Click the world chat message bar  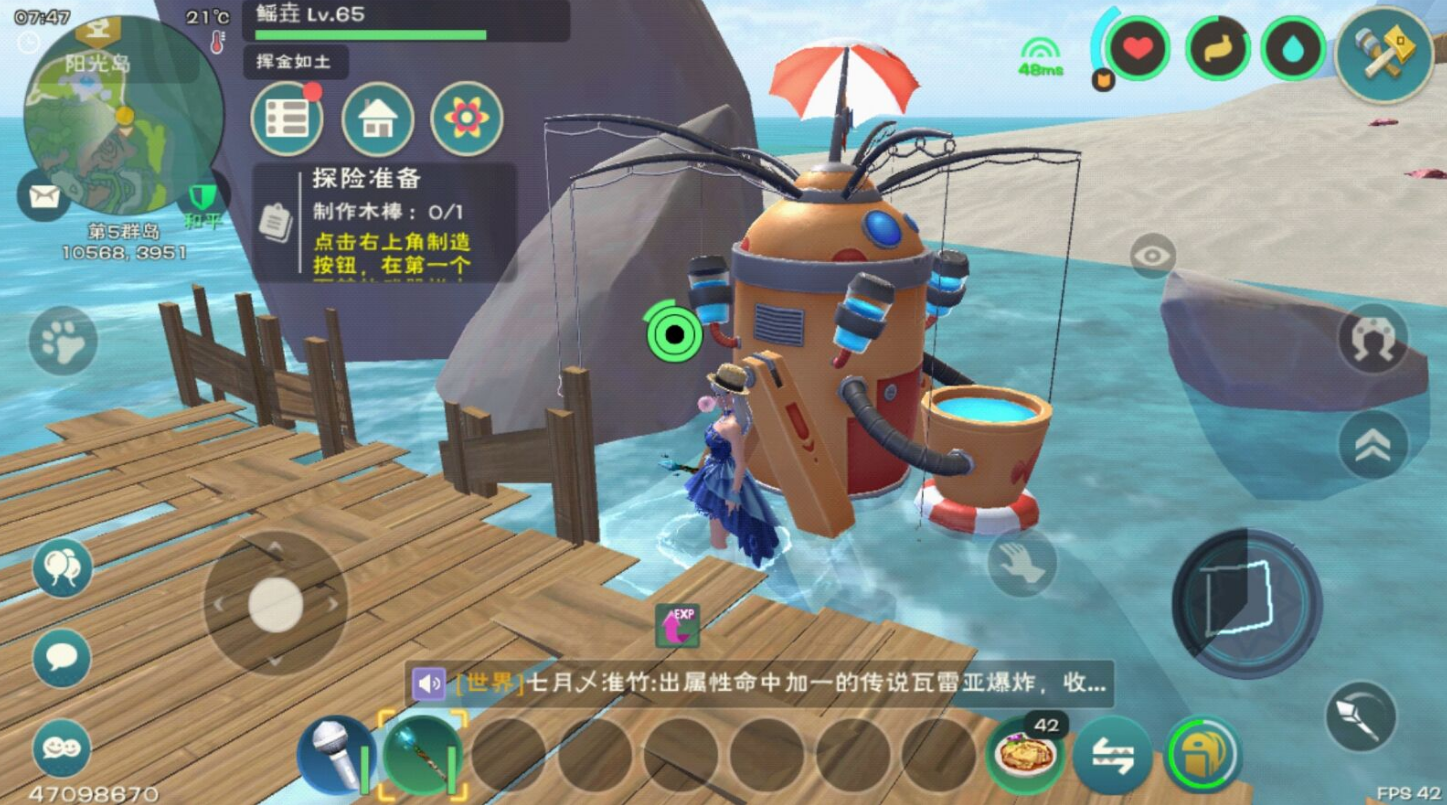click(760, 684)
